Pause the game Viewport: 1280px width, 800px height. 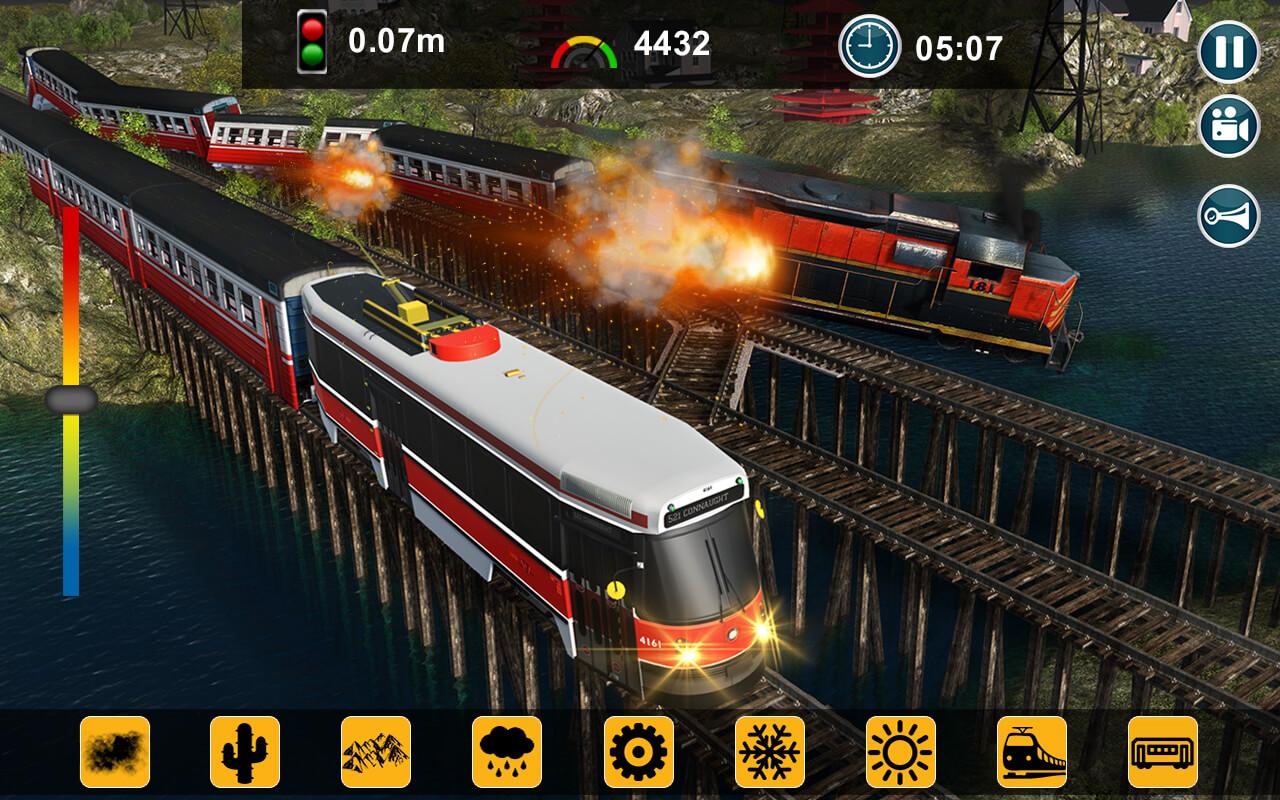pyautogui.click(x=1228, y=51)
